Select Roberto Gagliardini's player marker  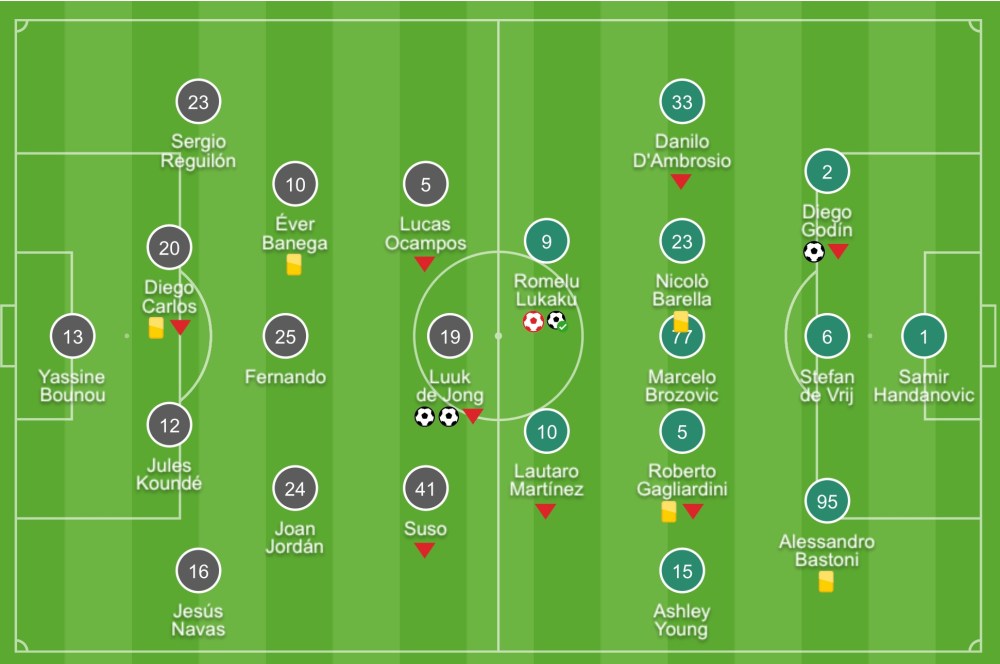point(682,432)
